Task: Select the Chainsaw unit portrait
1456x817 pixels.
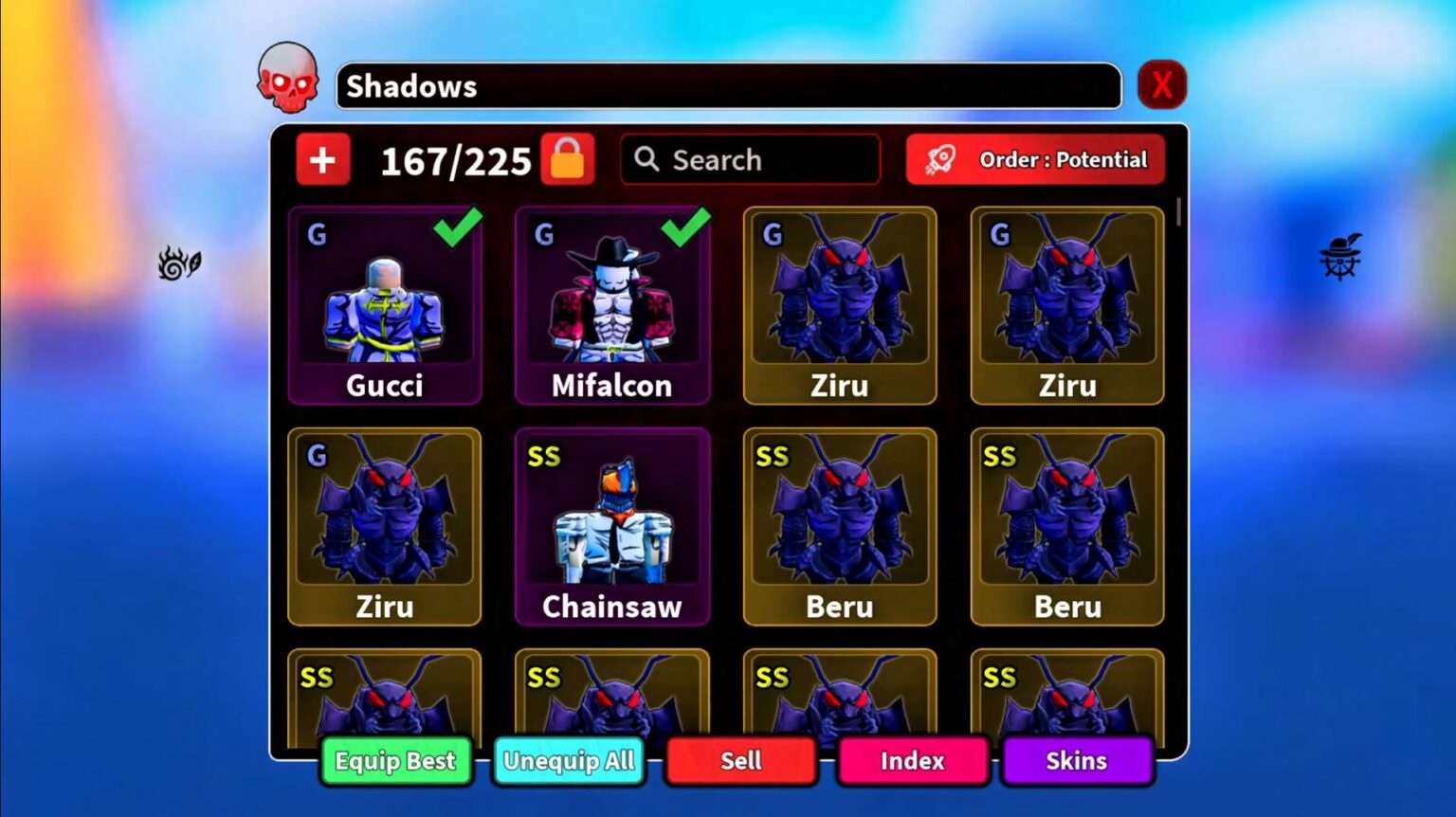Action: (611, 521)
